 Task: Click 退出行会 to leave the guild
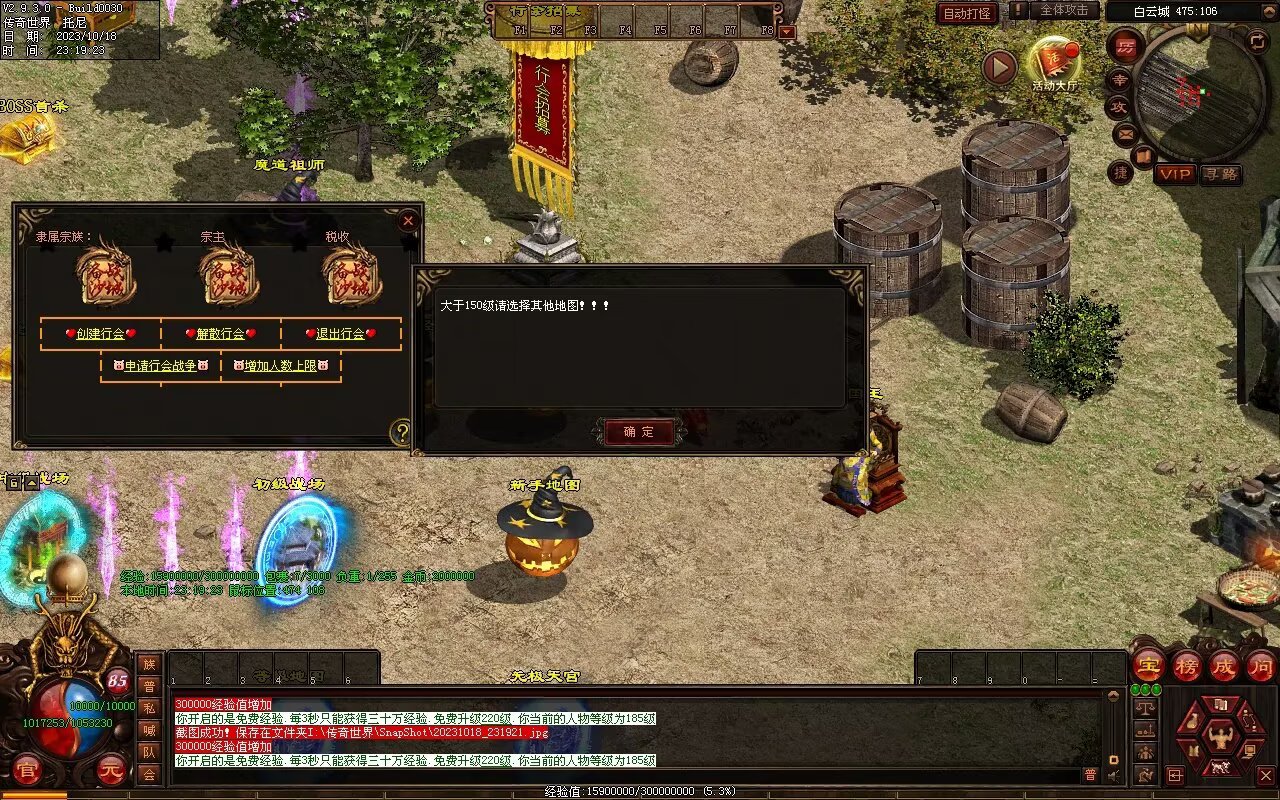point(340,334)
